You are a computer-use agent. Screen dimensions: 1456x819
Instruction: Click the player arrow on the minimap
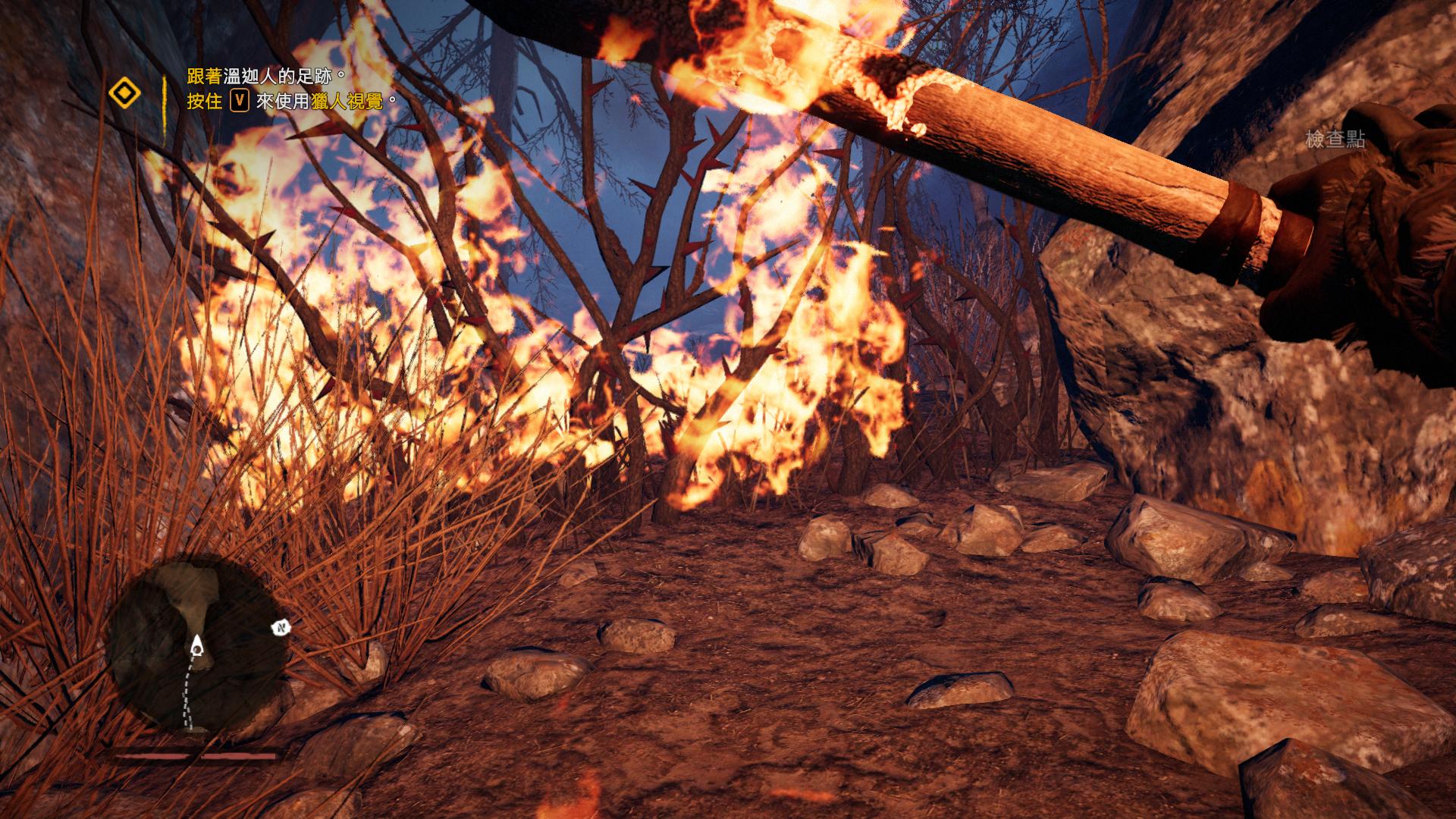(197, 647)
